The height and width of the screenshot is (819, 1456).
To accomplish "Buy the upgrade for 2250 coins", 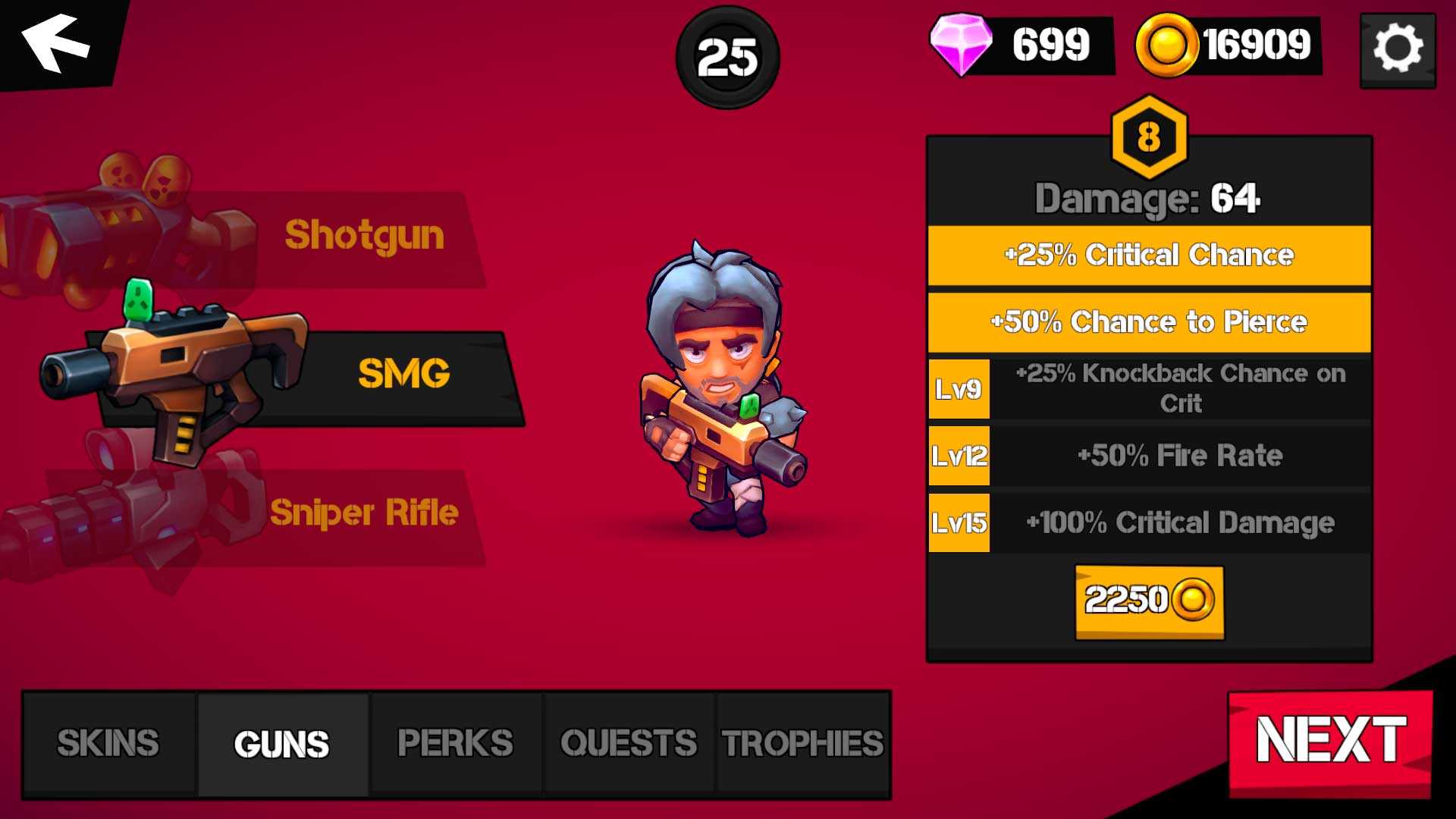I will (x=1149, y=601).
